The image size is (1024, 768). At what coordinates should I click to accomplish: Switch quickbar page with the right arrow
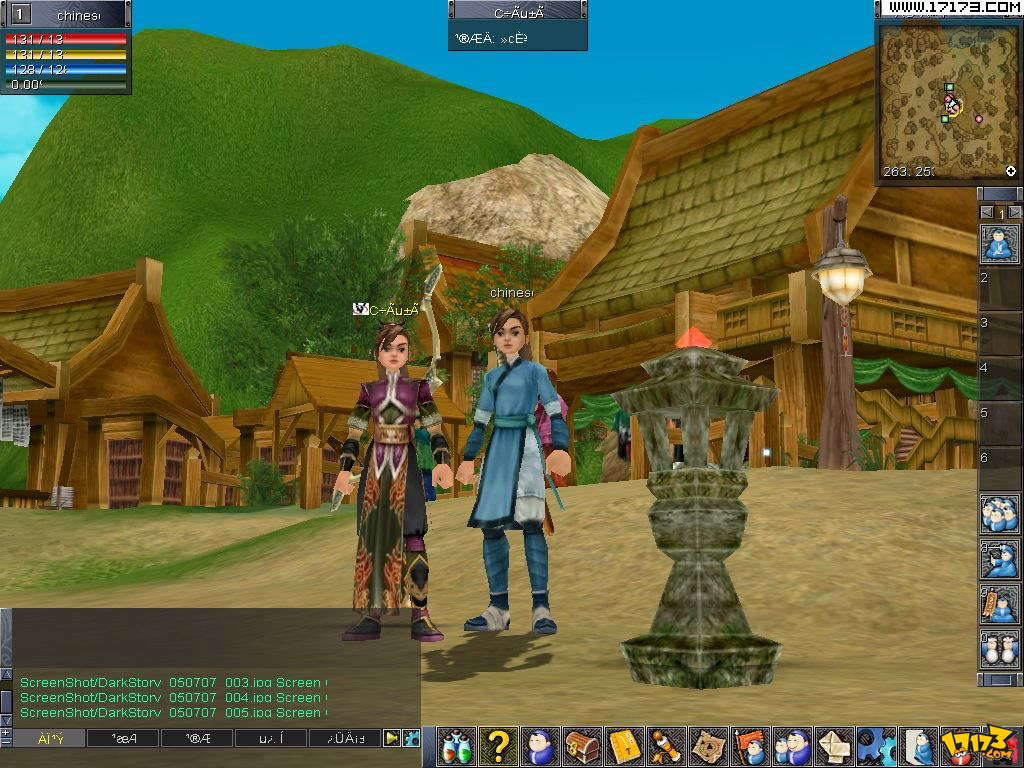pyautogui.click(x=1015, y=213)
